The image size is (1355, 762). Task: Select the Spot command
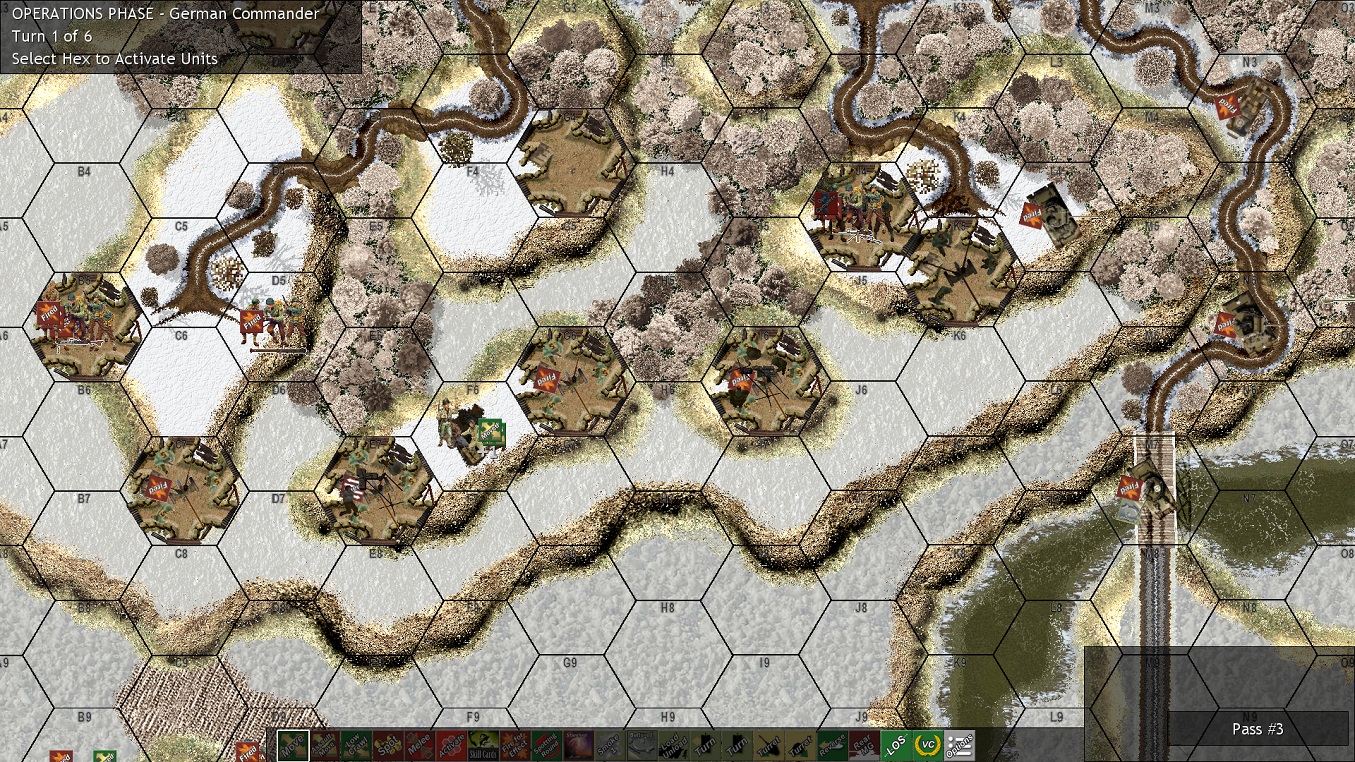[x=387, y=745]
